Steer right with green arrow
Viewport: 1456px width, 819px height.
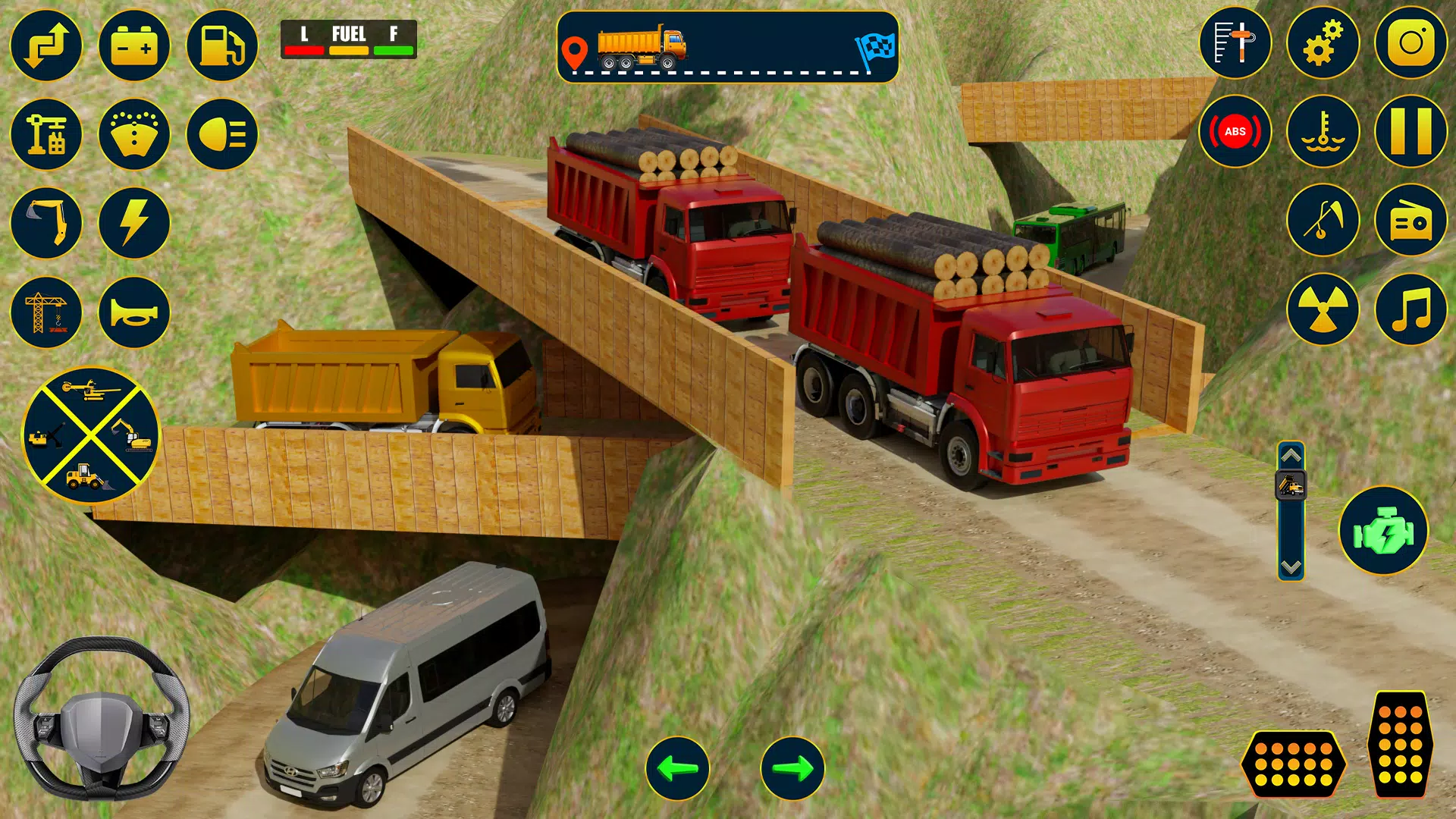click(x=792, y=768)
